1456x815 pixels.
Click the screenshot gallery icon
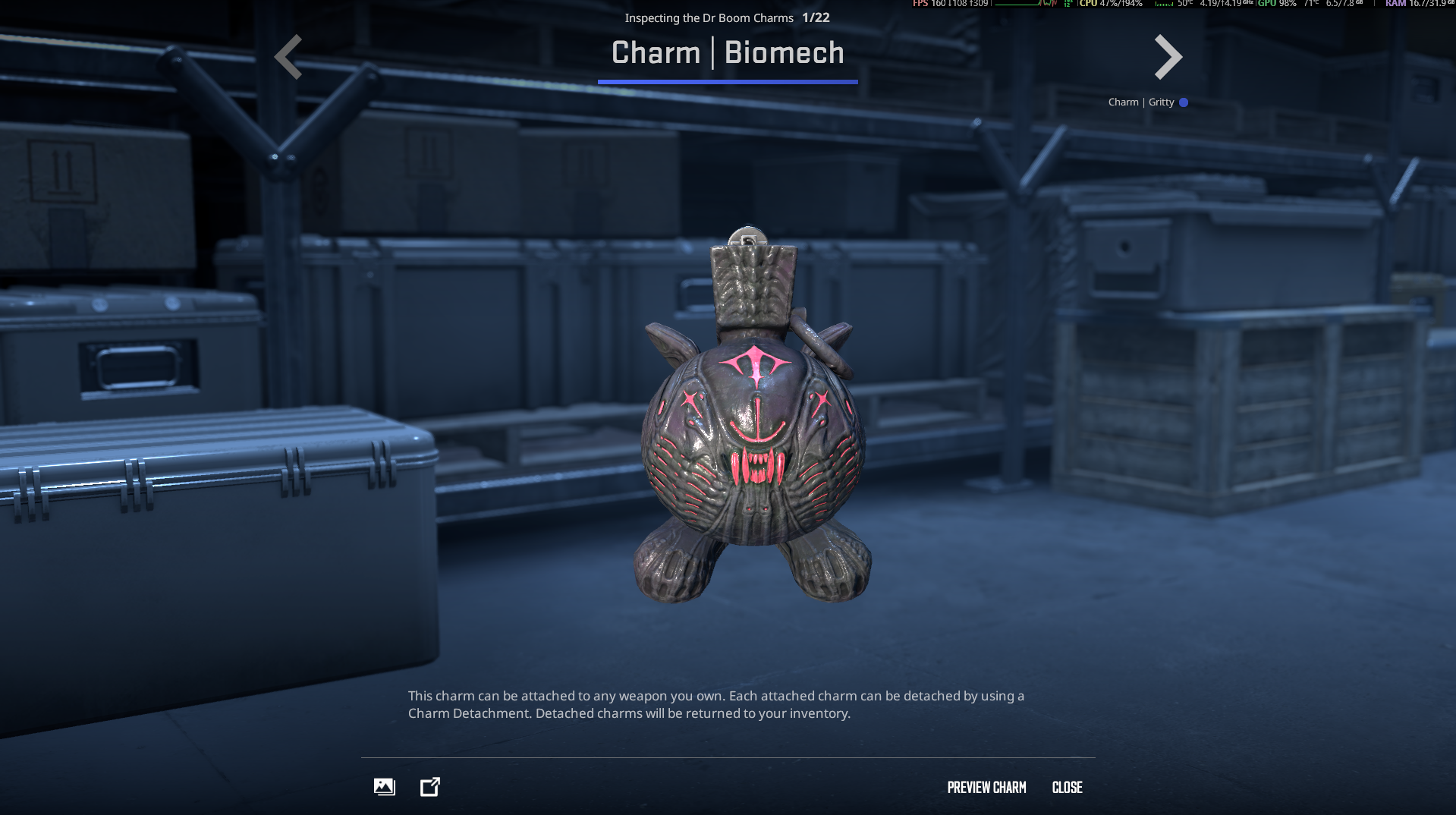click(x=384, y=787)
